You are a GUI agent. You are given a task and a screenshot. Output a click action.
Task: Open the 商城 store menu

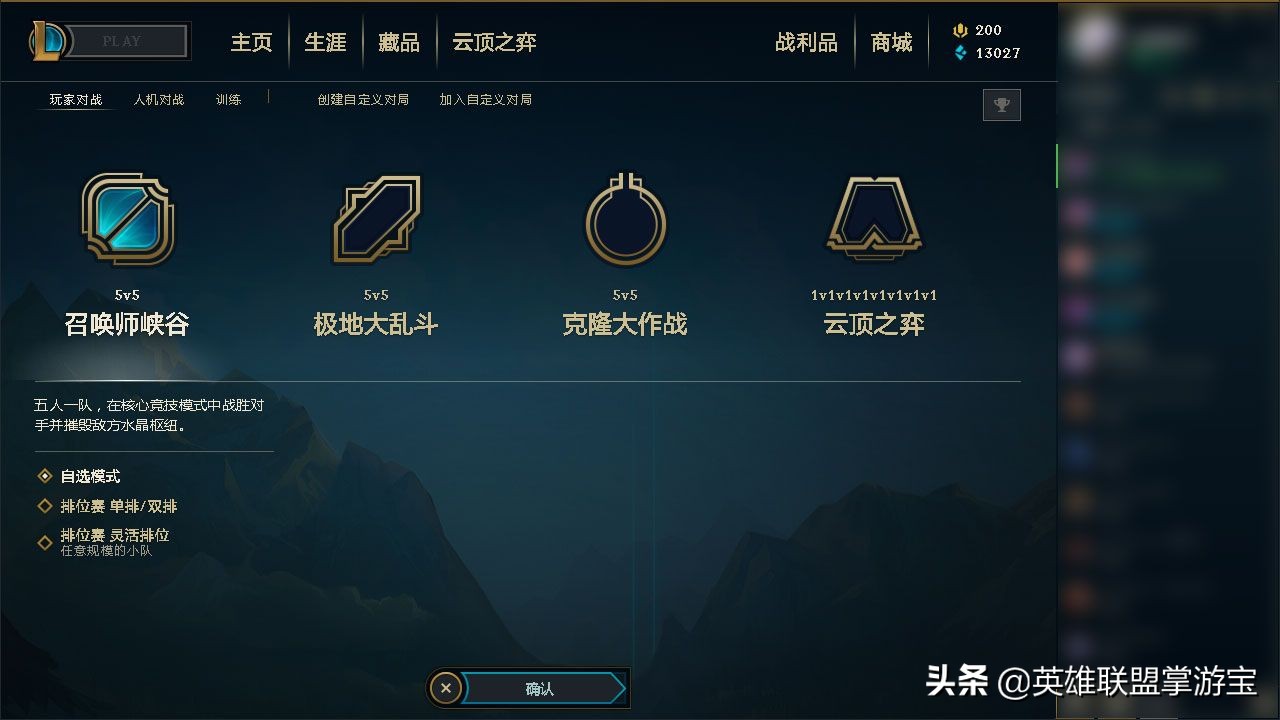891,42
